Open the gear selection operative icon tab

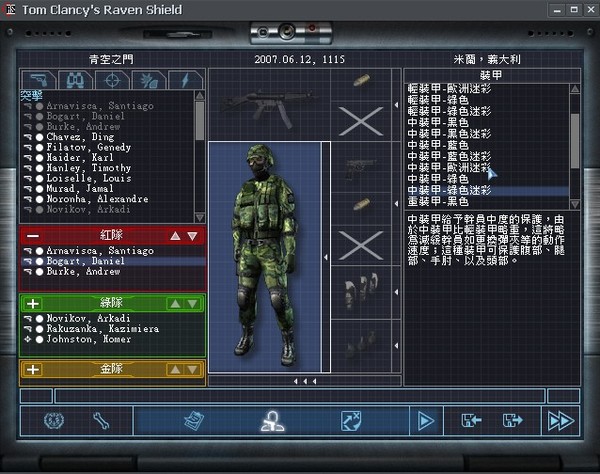pos(269,421)
